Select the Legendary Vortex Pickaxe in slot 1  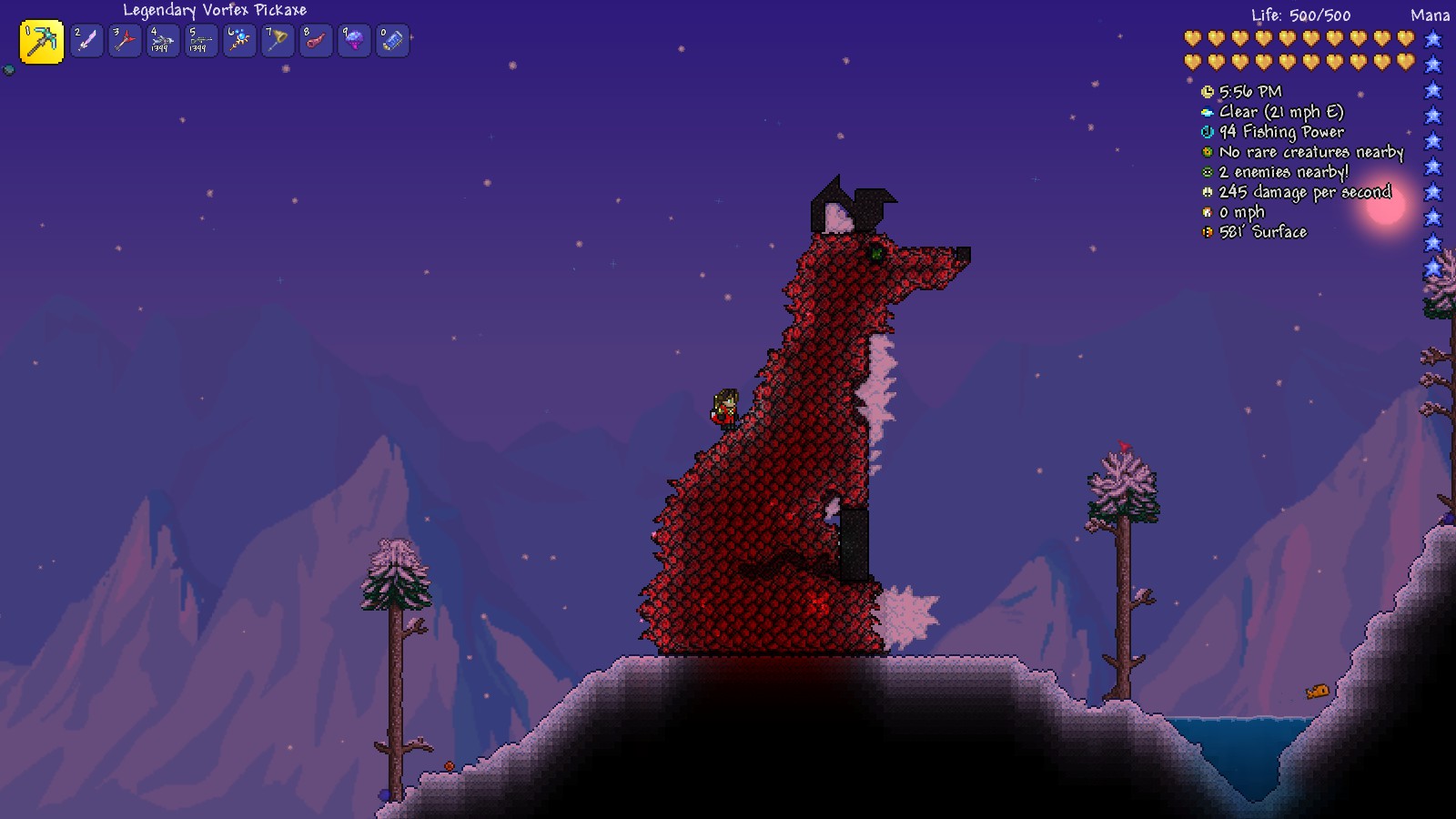pyautogui.click(x=41, y=41)
